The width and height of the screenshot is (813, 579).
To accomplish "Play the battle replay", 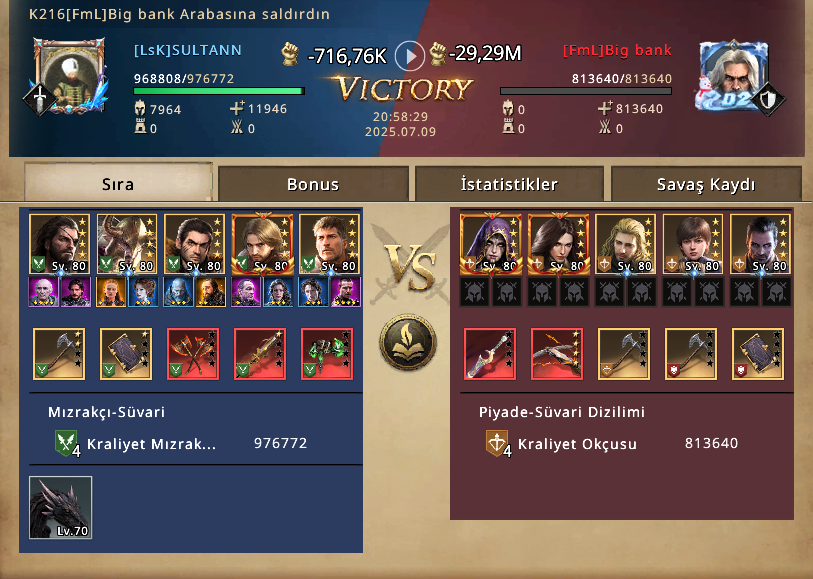I will pos(410,55).
